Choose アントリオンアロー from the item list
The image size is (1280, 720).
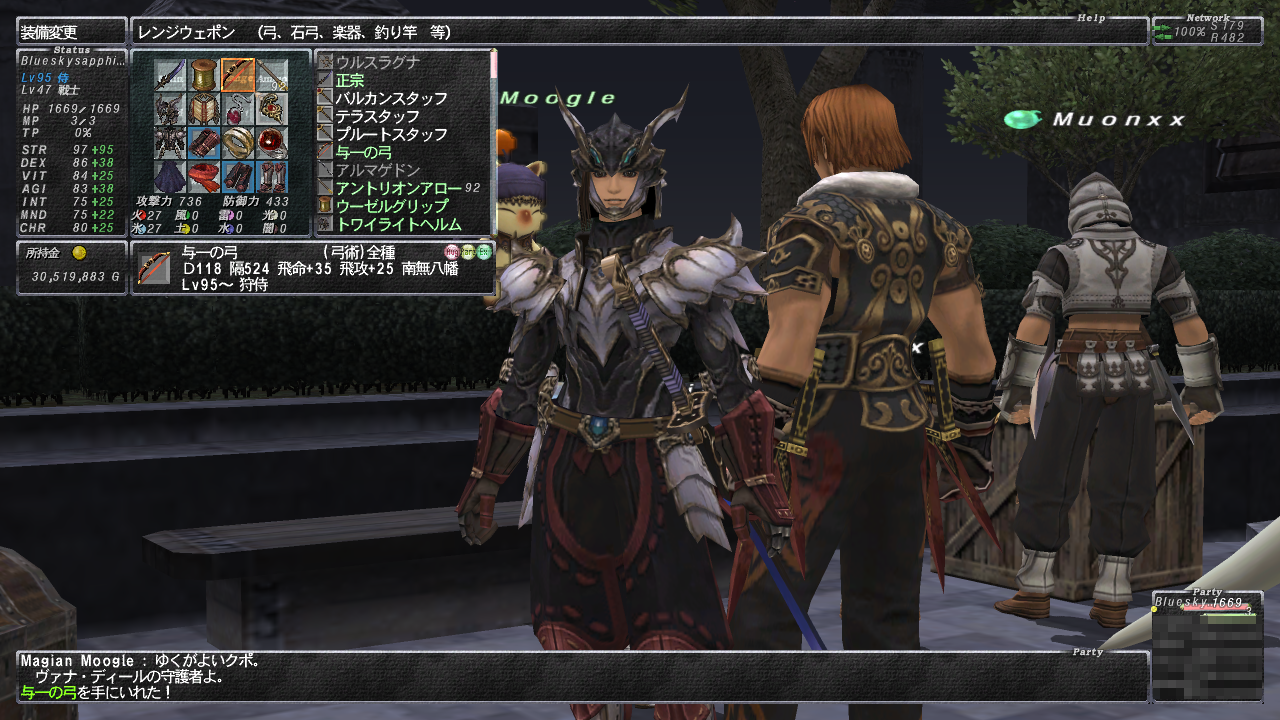[x=398, y=189]
